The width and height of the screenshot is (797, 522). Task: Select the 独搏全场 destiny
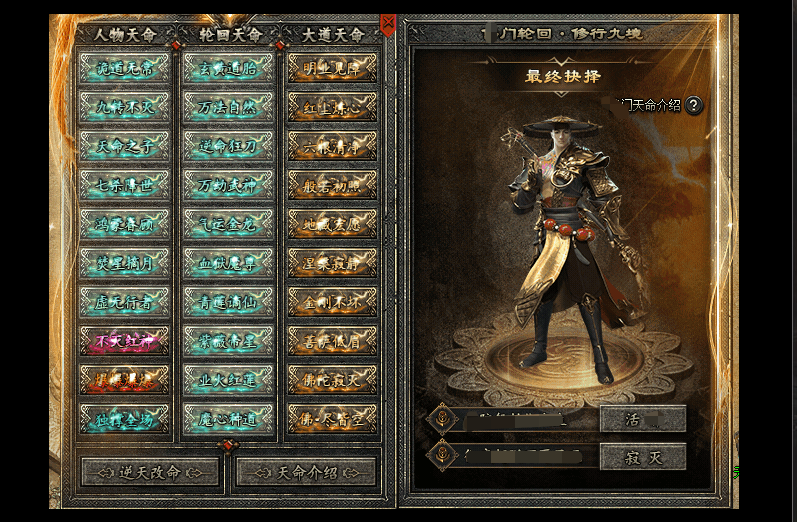coord(124,417)
